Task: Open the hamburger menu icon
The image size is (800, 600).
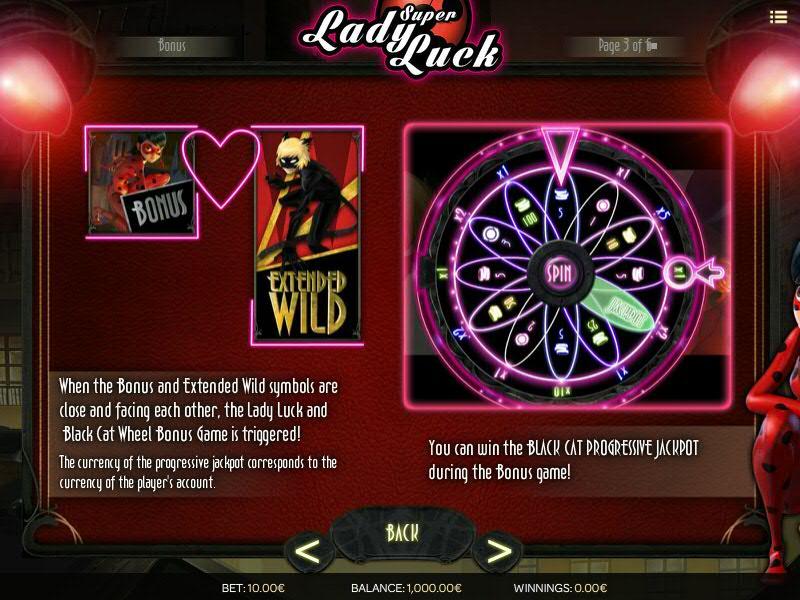Action: (778, 16)
